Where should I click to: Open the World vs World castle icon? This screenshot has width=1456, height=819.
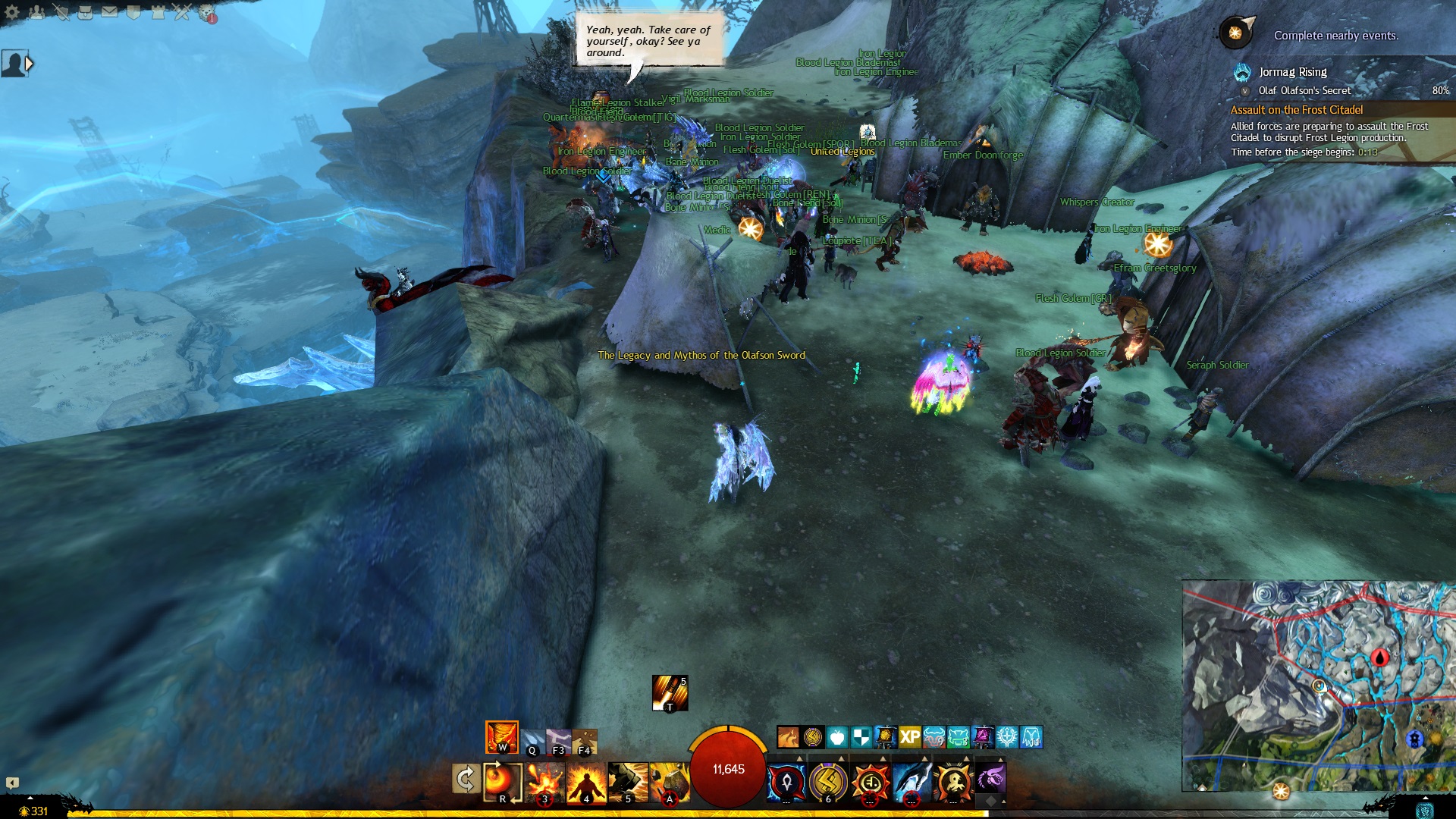158,12
